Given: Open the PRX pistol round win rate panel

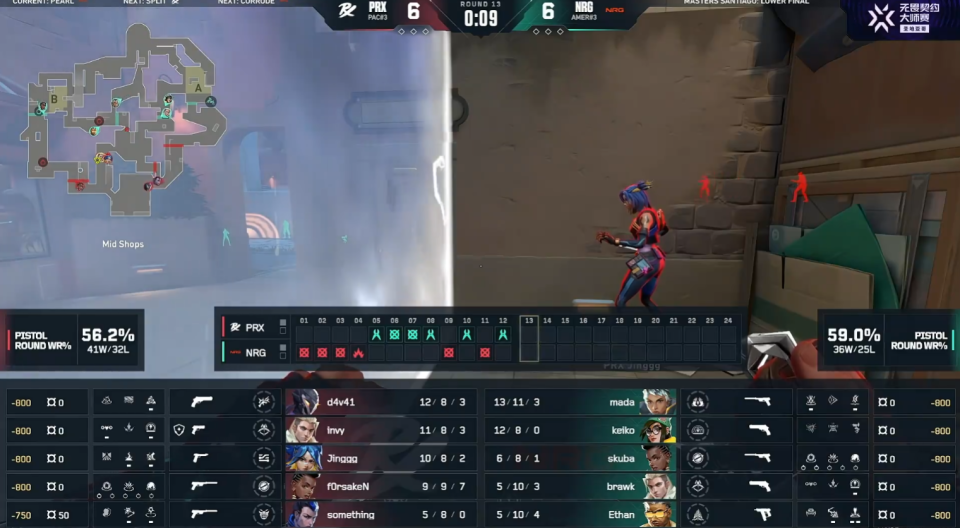Looking at the screenshot, I should tap(74, 340).
